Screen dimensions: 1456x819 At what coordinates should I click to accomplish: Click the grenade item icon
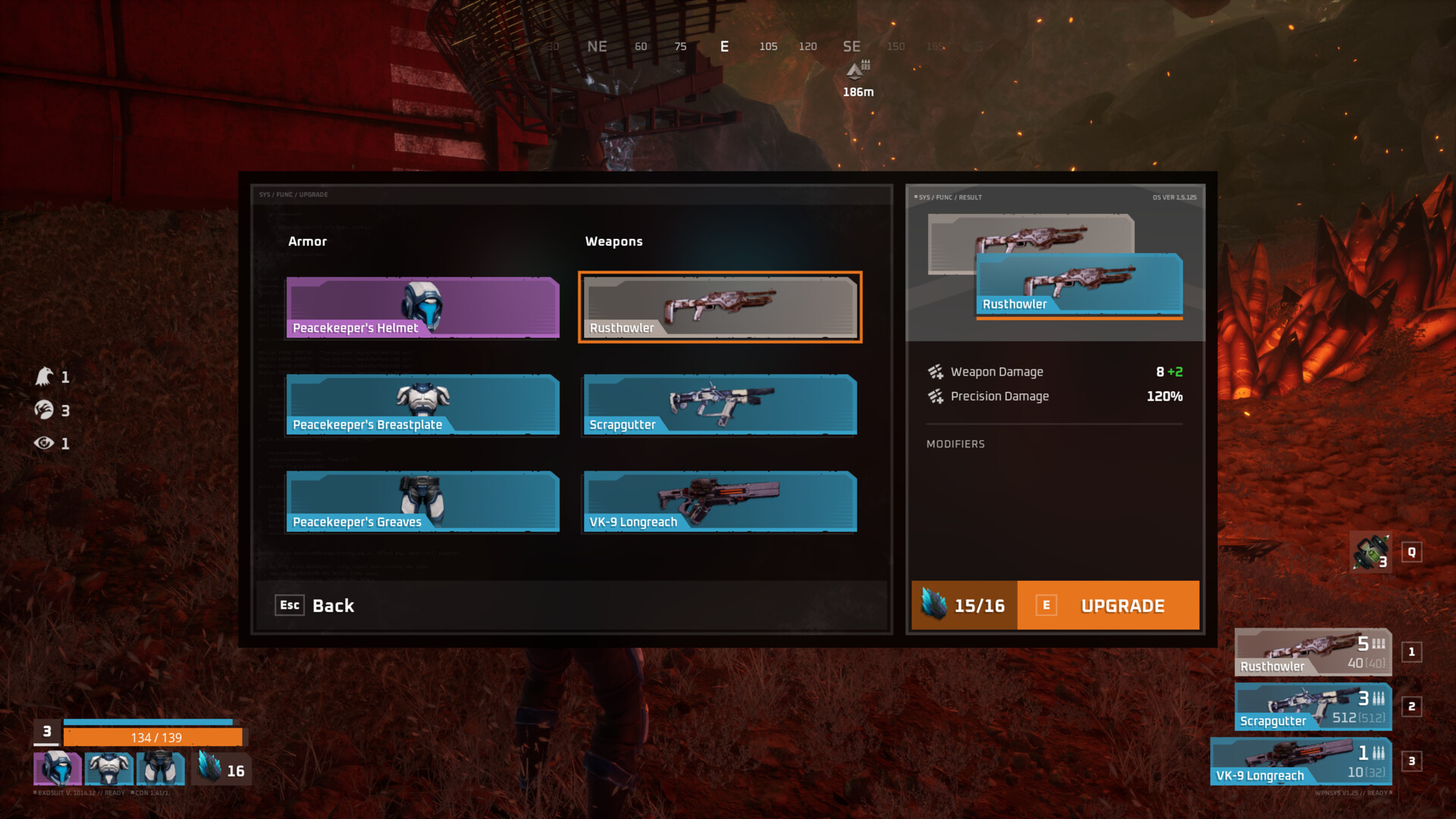pos(1371,552)
